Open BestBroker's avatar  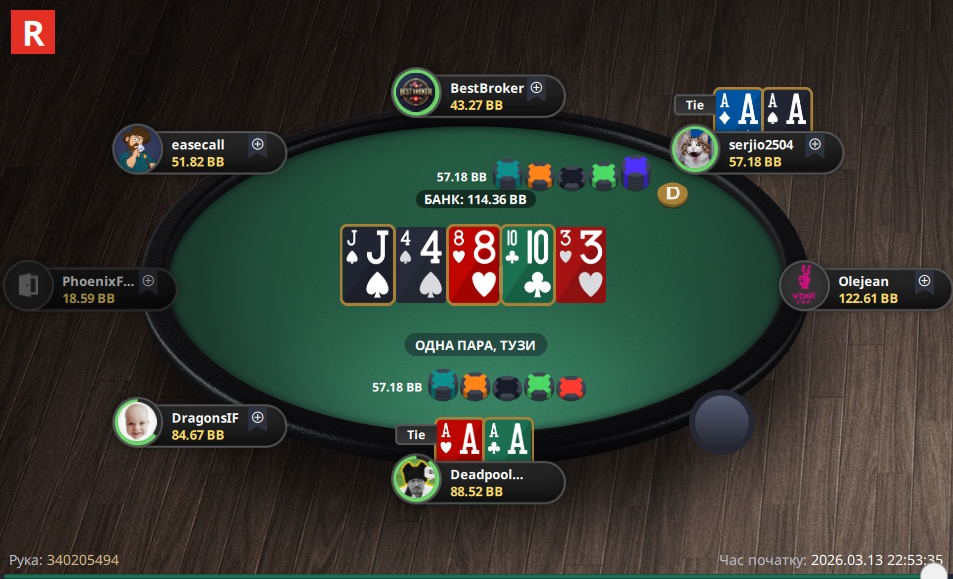tap(415, 92)
